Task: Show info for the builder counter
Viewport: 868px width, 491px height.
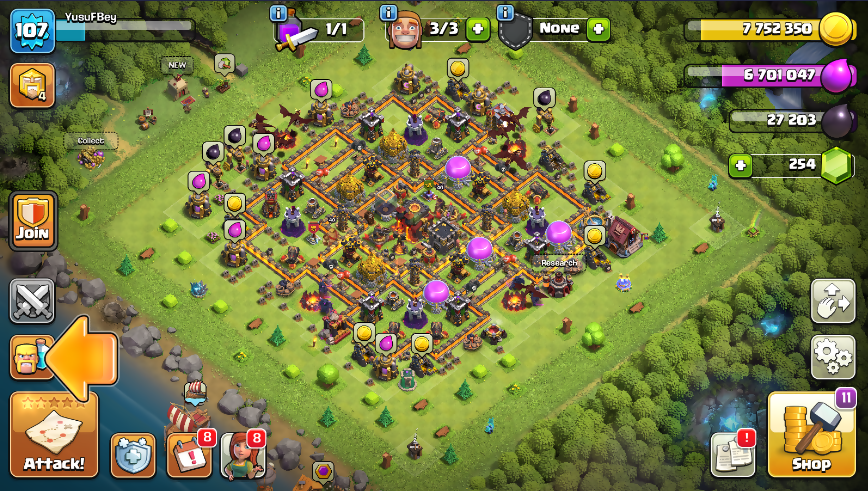Action: coord(390,13)
